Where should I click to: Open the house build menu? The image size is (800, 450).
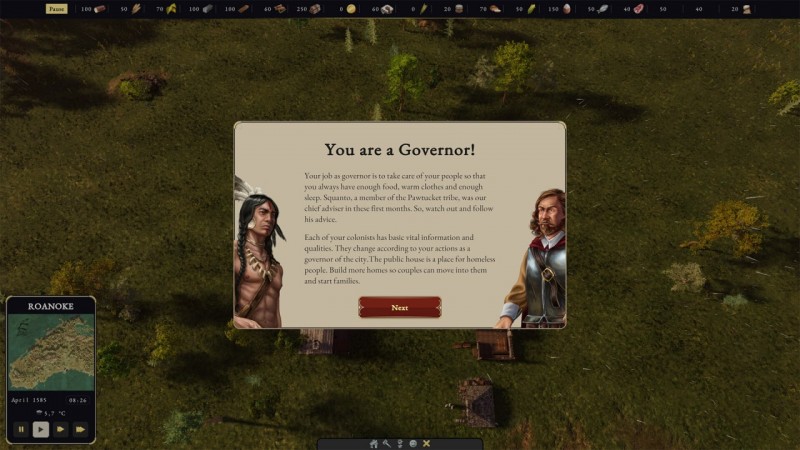pos(374,443)
